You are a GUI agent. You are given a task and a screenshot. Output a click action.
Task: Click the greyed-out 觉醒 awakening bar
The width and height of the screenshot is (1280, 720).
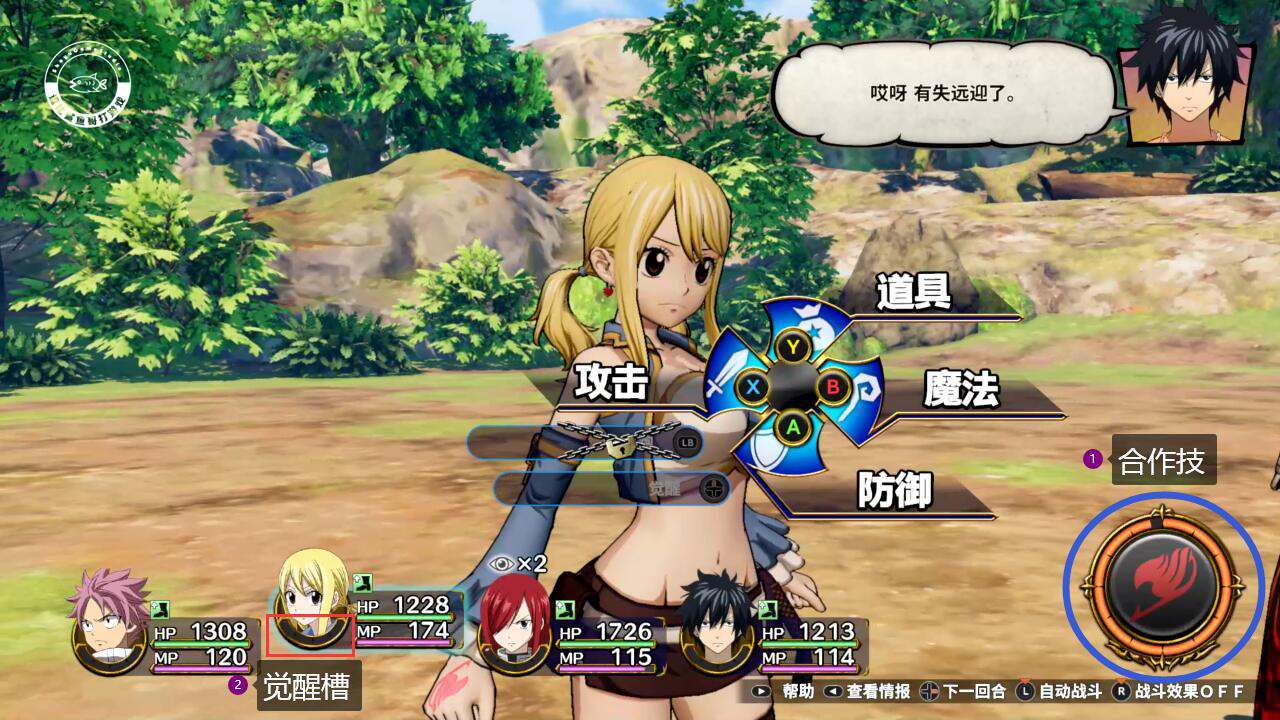[x=612, y=488]
